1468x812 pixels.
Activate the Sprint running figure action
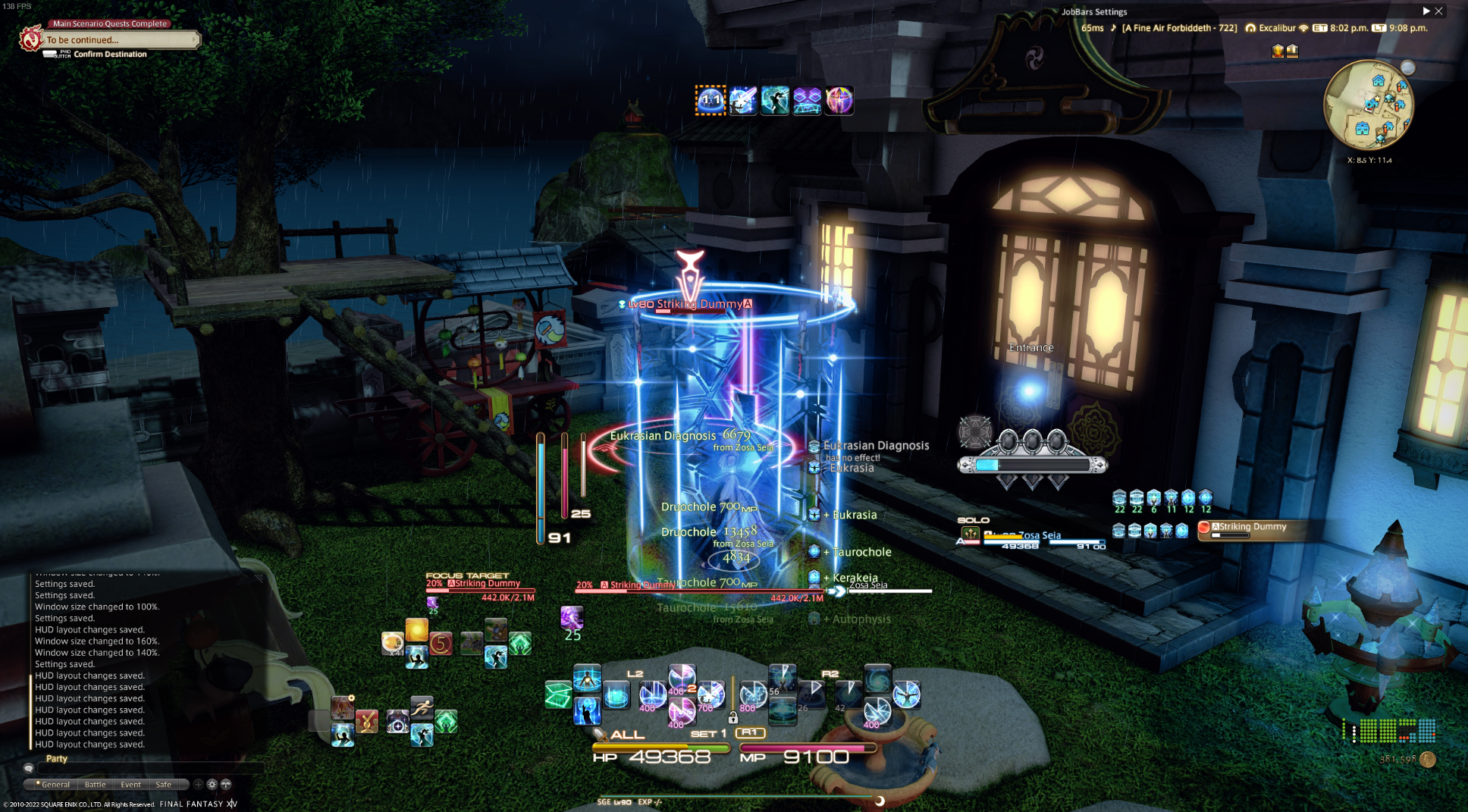[x=422, y=708]
